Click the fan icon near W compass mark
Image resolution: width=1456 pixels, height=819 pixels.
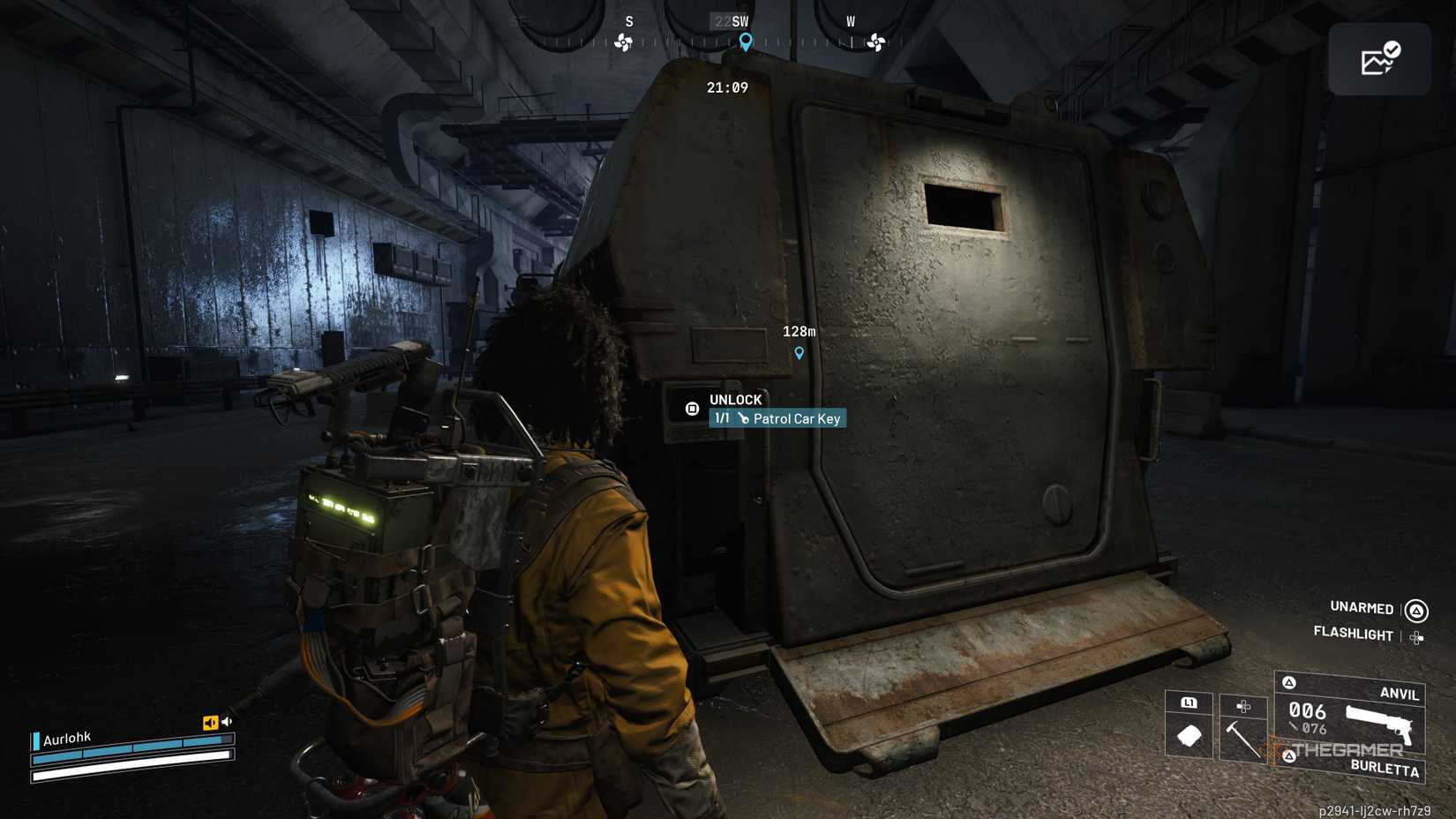coord(875,41)
